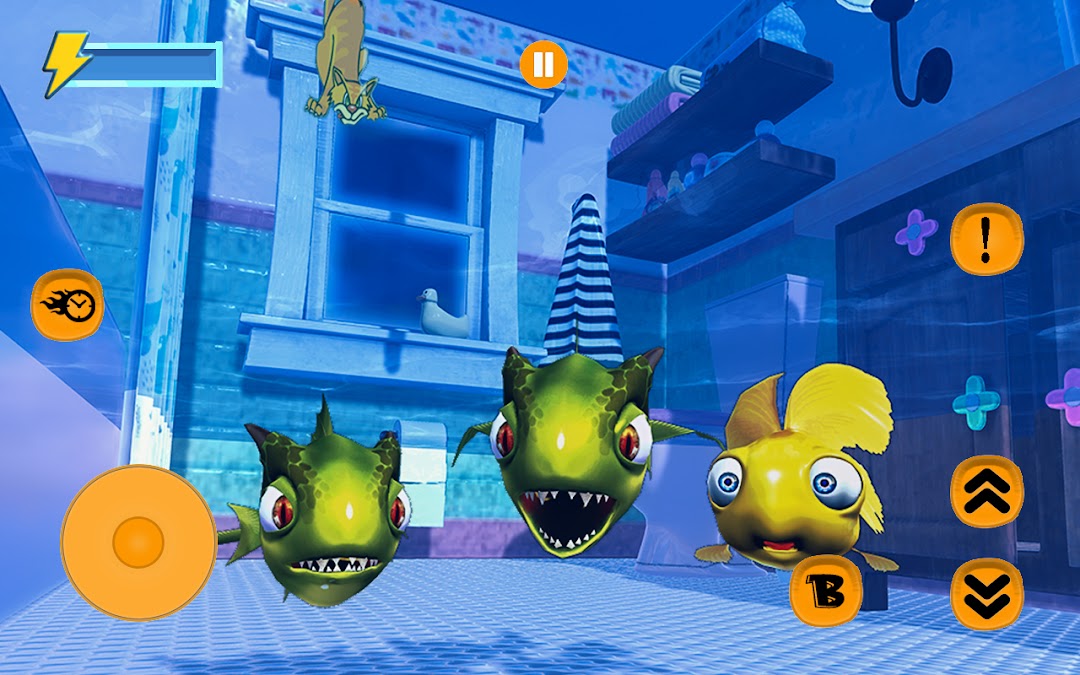
Task: Touch the orange virtual joystick pad
Action: (138, 541)
